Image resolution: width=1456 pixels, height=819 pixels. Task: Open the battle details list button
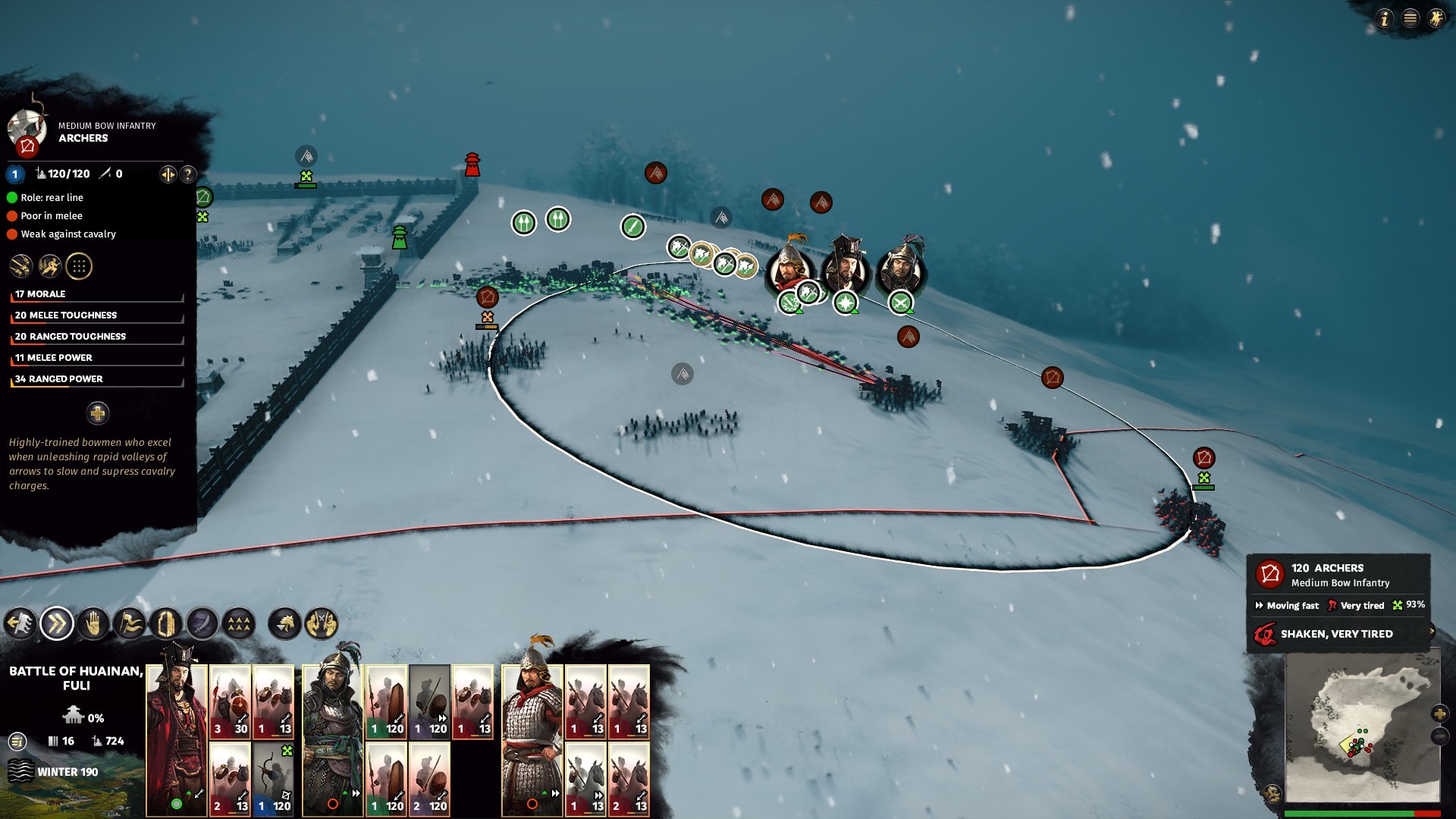[17, 741]
